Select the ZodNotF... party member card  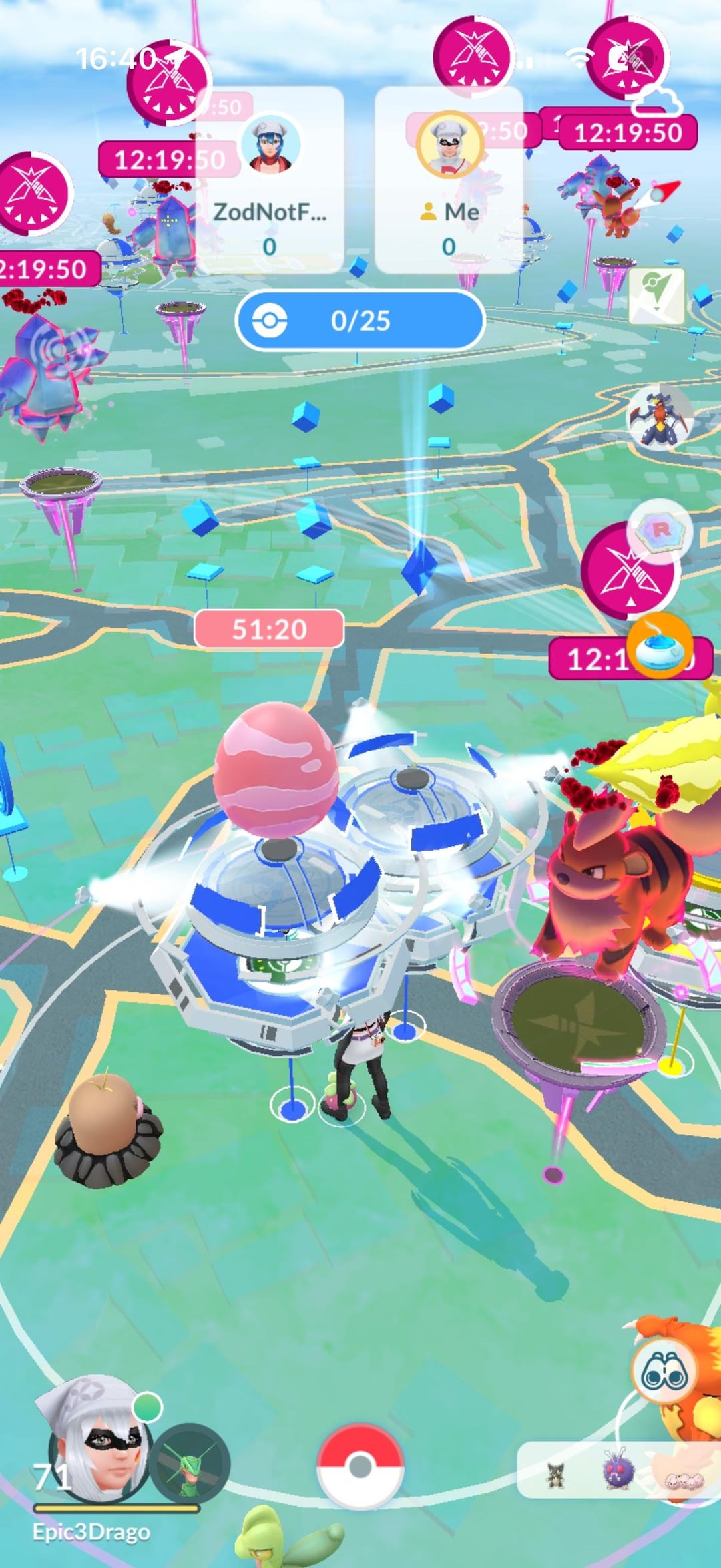(270, 180)
